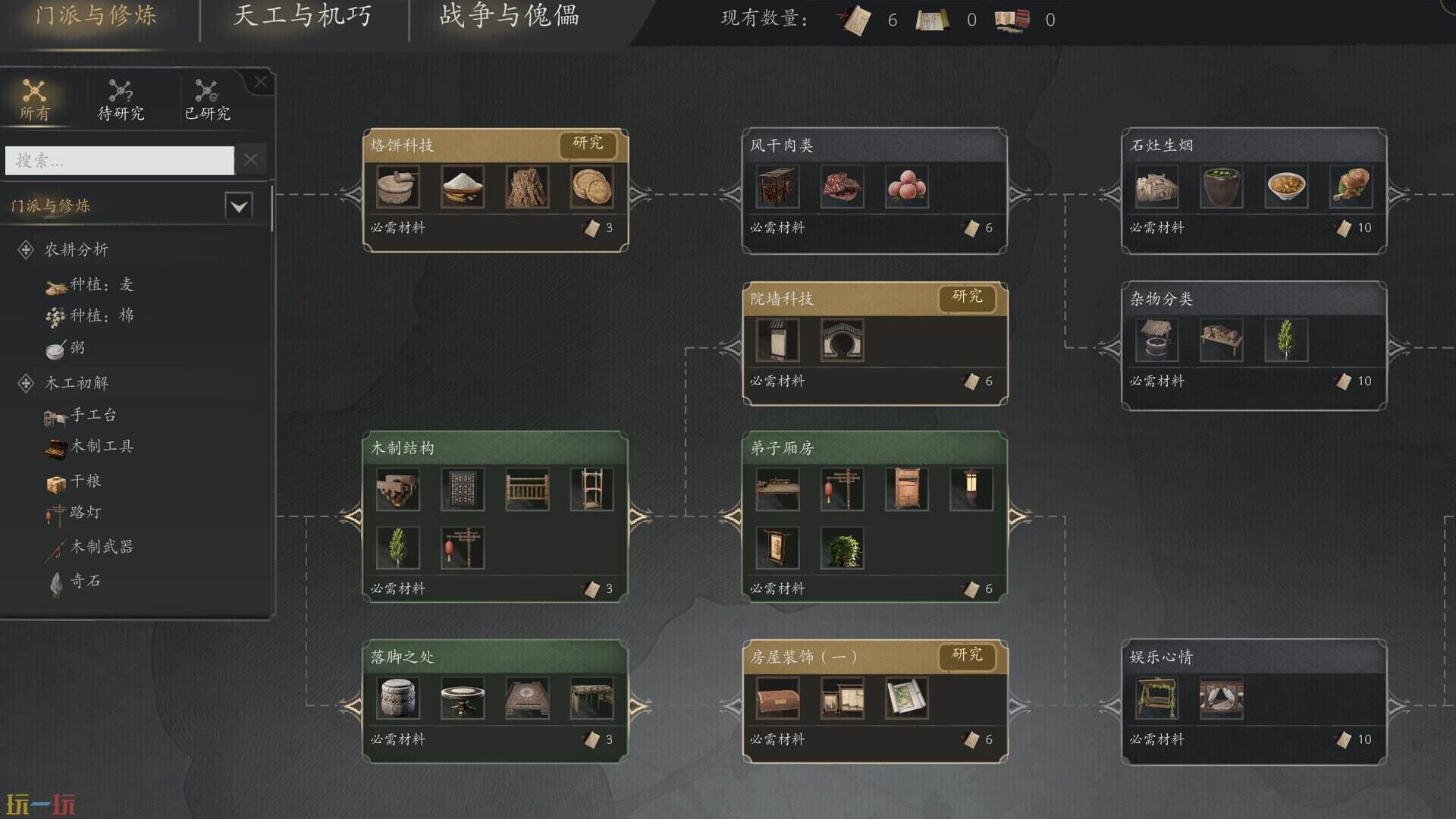Open the 门派与修炼 category dropdown
1456x819 pixels.
[x=238, y=206]
